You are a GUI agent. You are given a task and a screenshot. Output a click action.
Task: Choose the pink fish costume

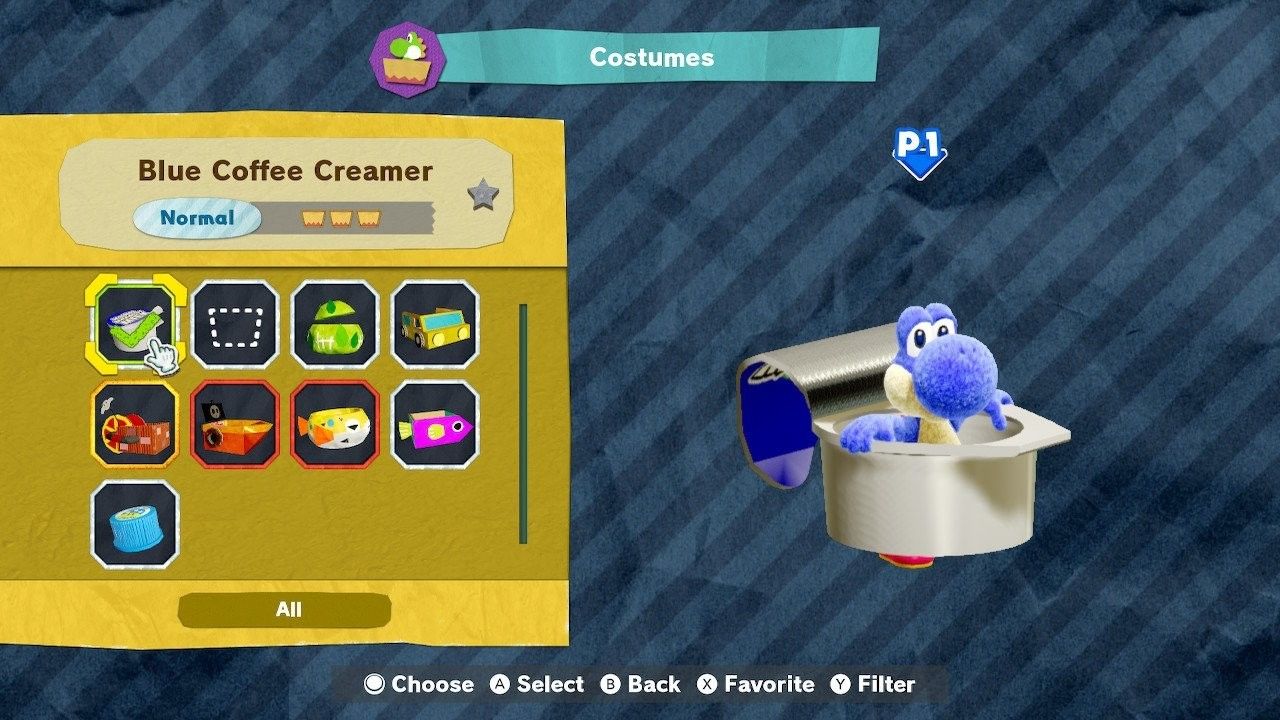[435, 424]
